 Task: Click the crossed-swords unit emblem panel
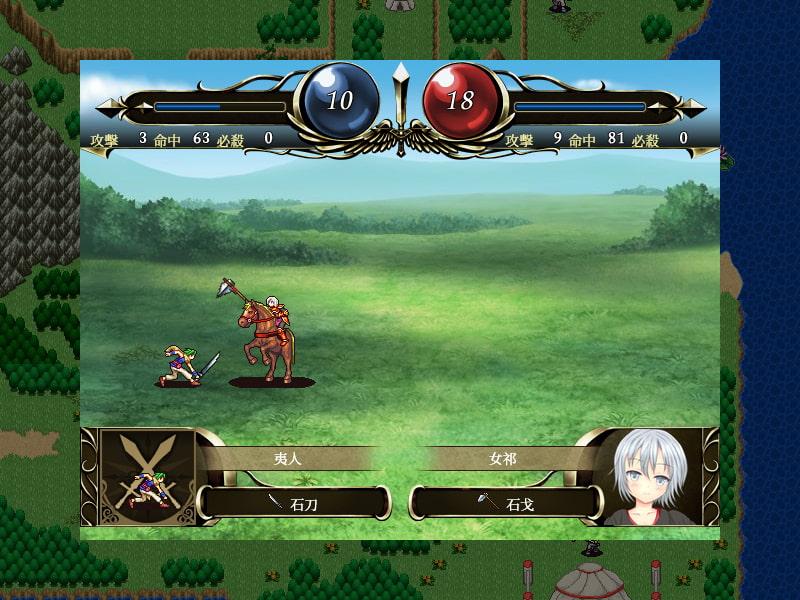pyautogui.click(x=146, y=478)
